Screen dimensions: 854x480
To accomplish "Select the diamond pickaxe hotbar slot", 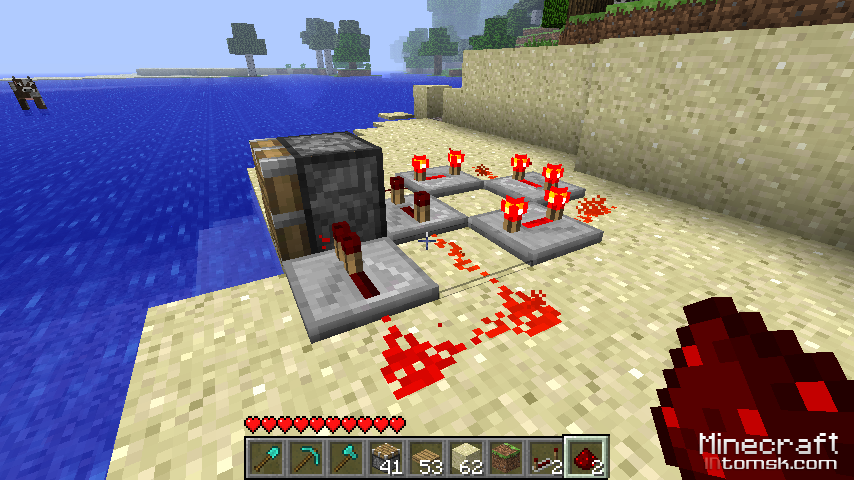I will (x=306, y=458).
